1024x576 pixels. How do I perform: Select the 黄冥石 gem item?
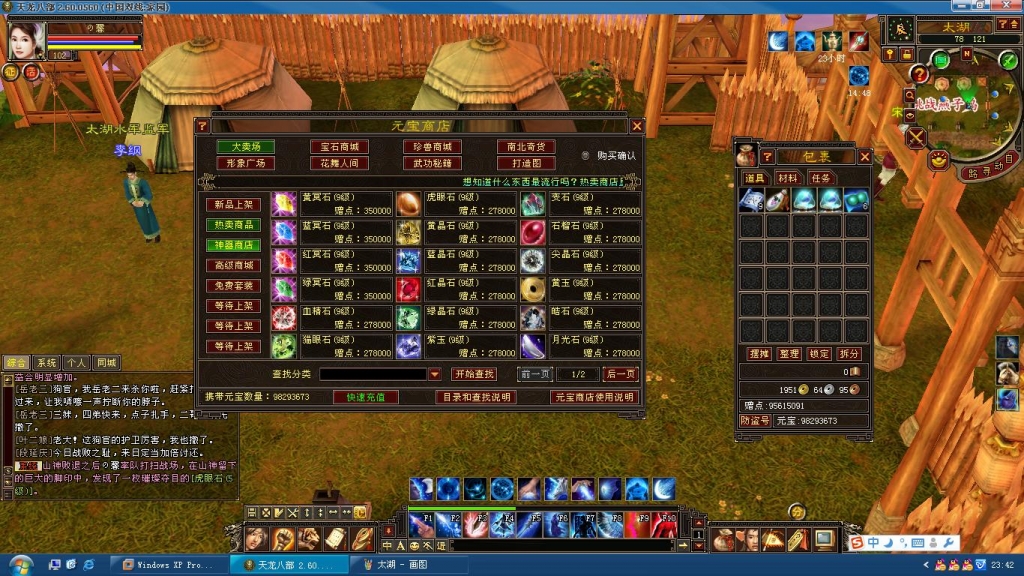[285, 204]
